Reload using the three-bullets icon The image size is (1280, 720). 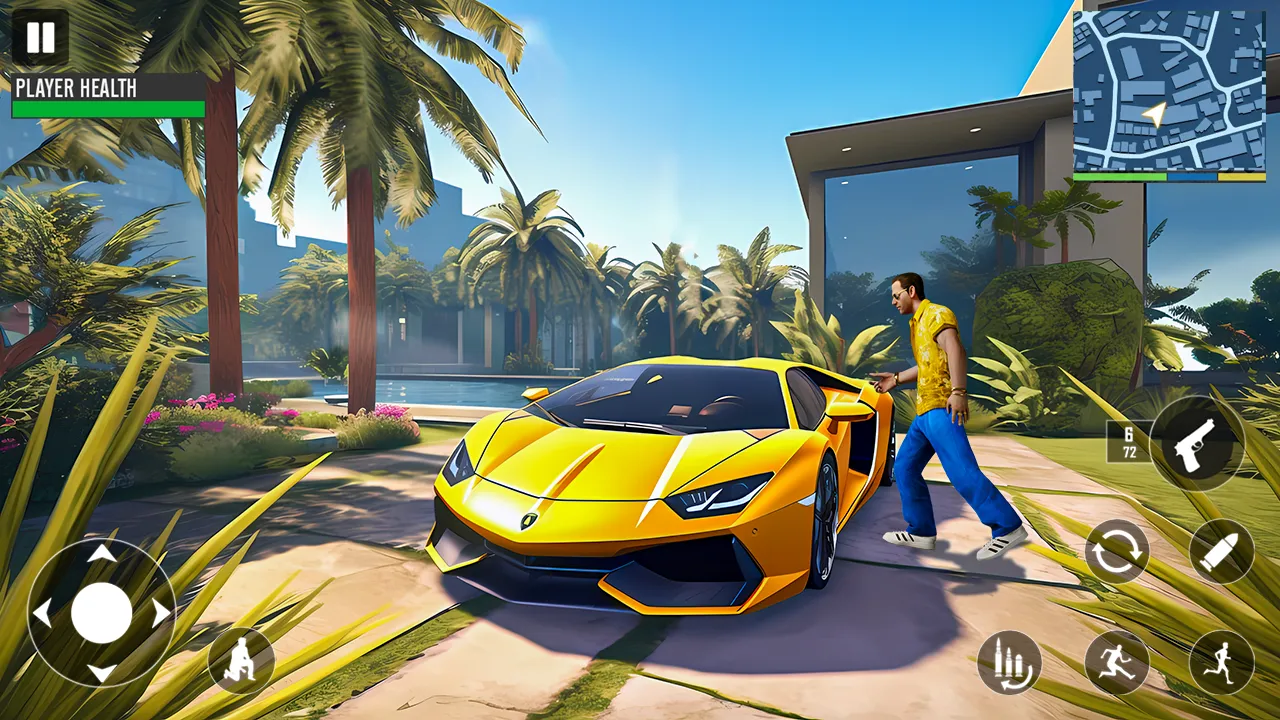point(1009,663)
